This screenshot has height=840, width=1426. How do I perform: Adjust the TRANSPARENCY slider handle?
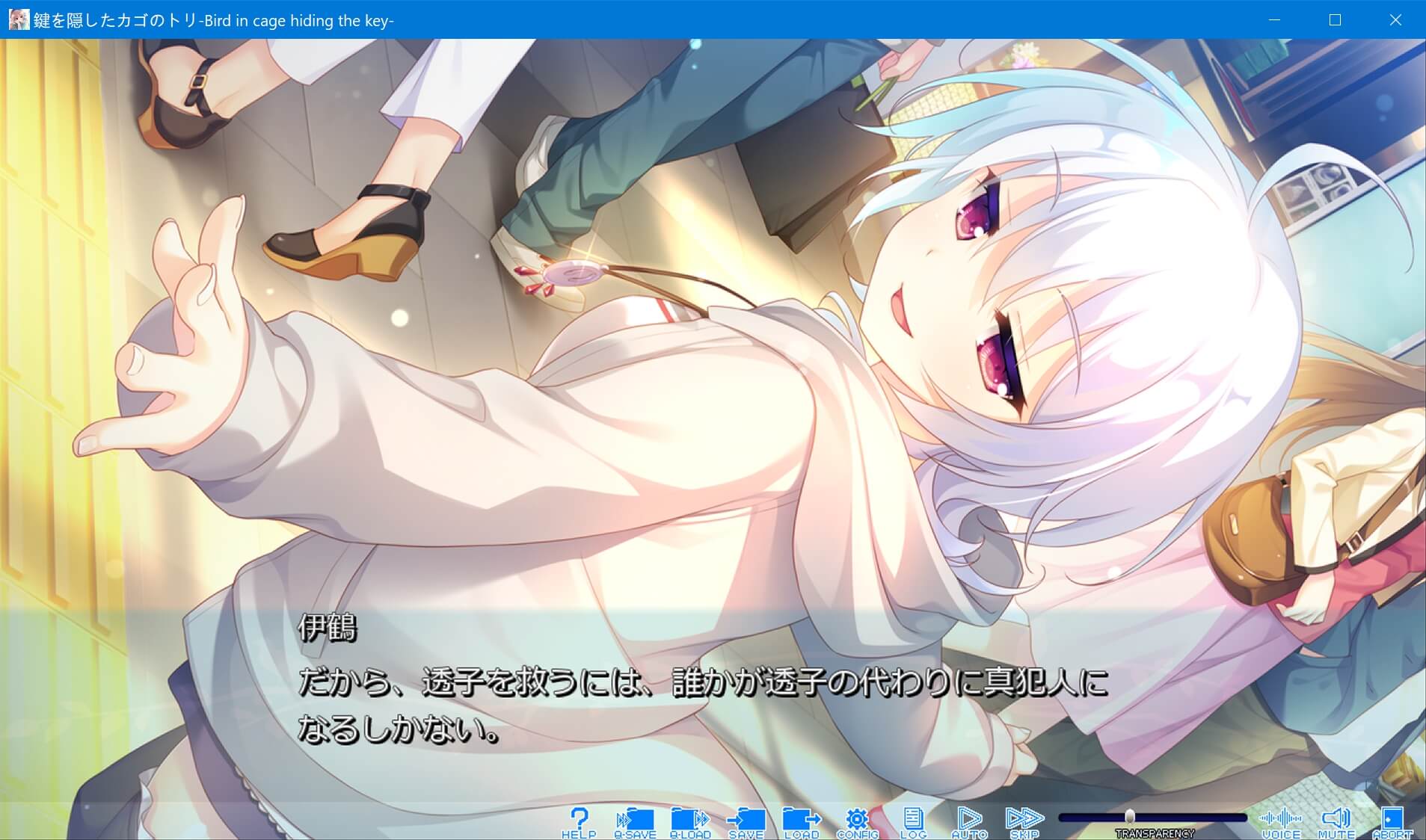pyautogui.click(x=1131, y=817)
